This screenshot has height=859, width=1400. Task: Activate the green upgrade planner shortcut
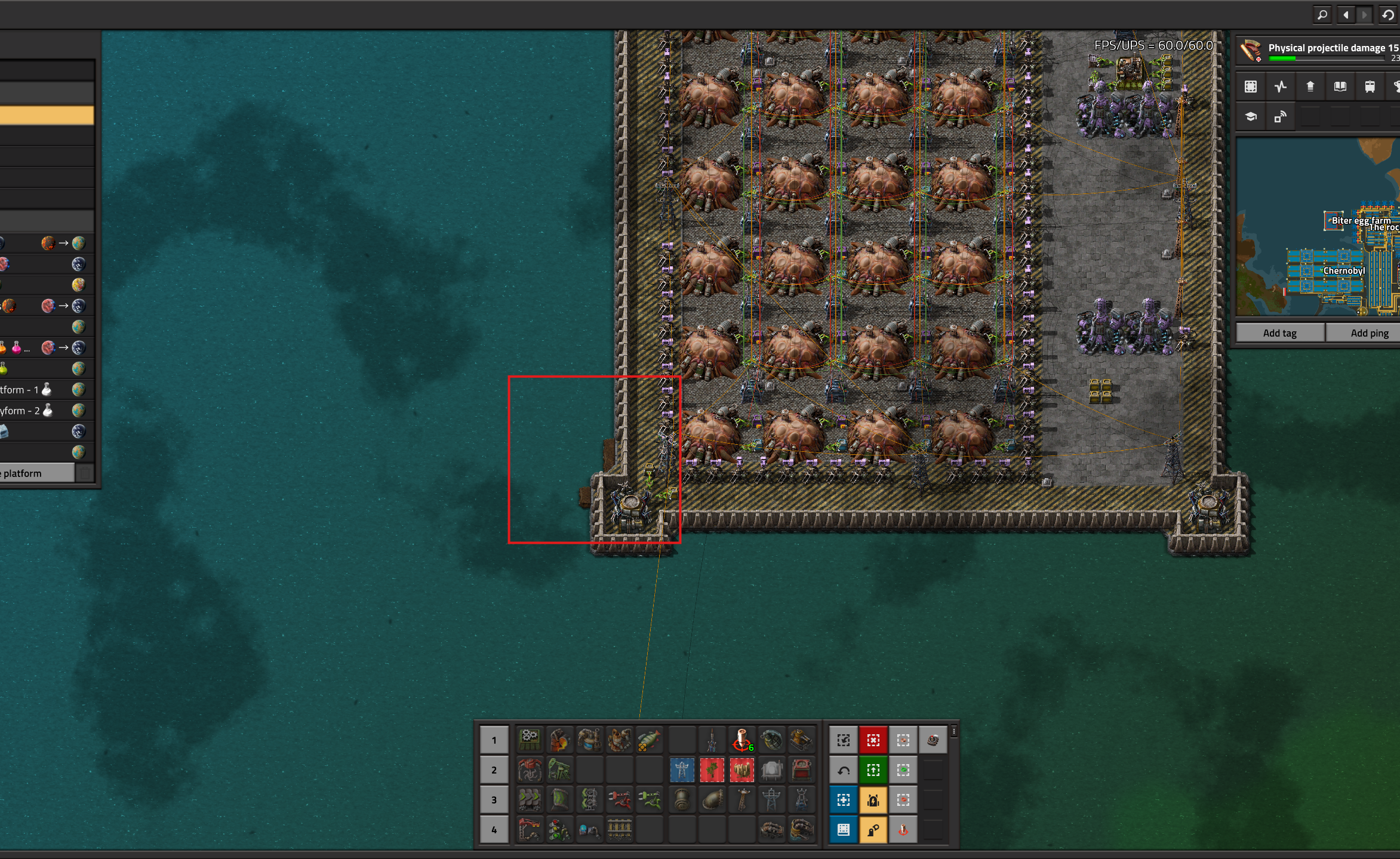pyautogui.click(x=873, y=770)
